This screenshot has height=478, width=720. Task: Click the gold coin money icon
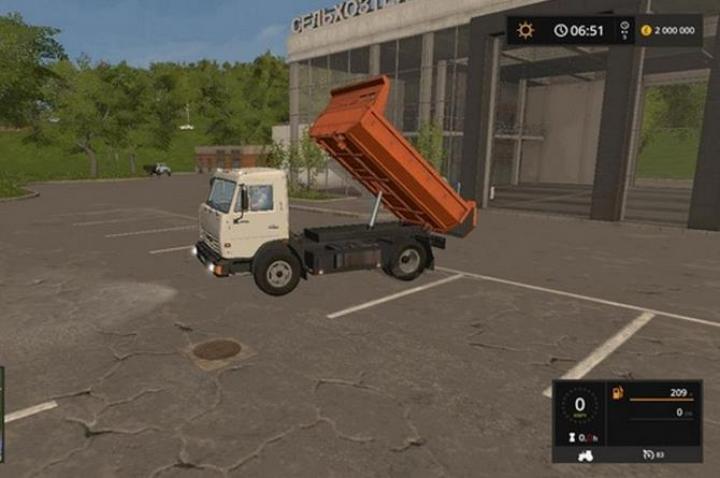click(647, 31)
